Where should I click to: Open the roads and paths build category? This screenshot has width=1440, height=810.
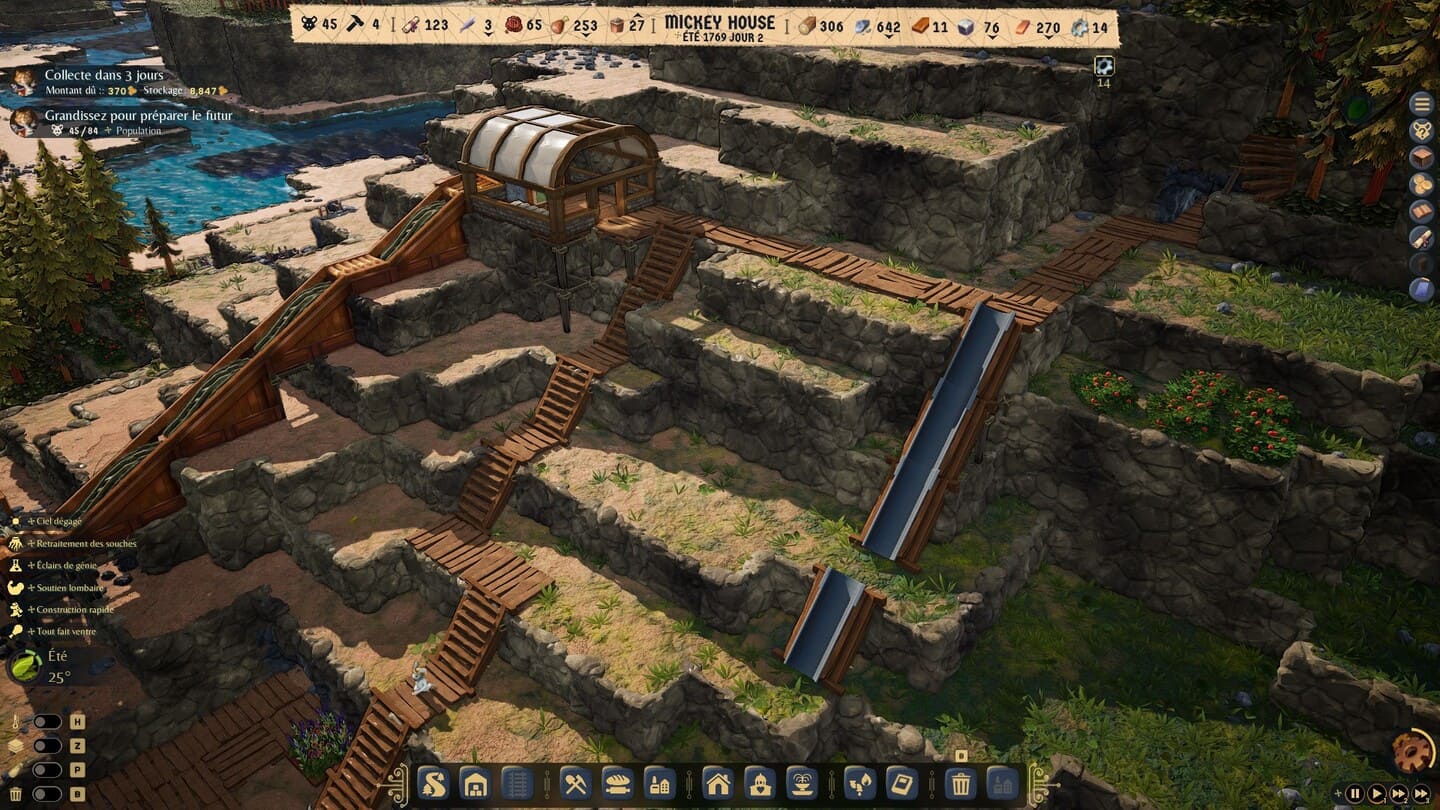tap(432, 782)
